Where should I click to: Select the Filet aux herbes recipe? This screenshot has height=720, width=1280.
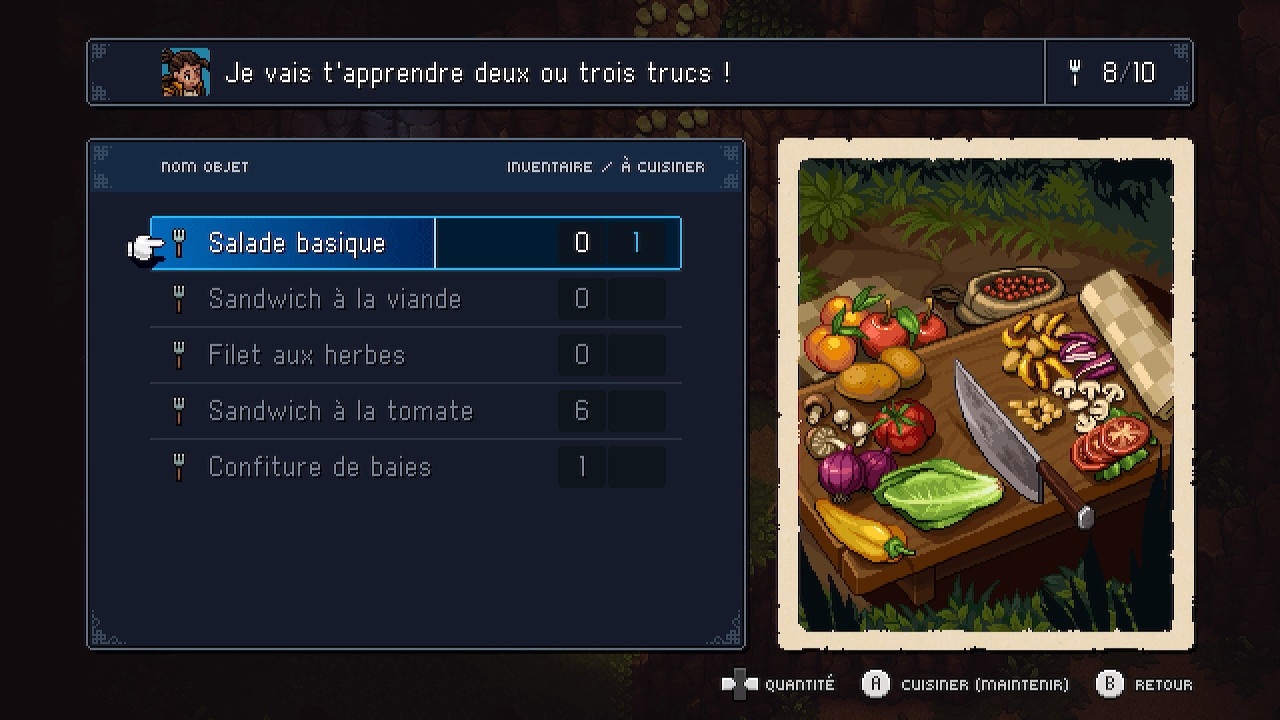[306, 355]
